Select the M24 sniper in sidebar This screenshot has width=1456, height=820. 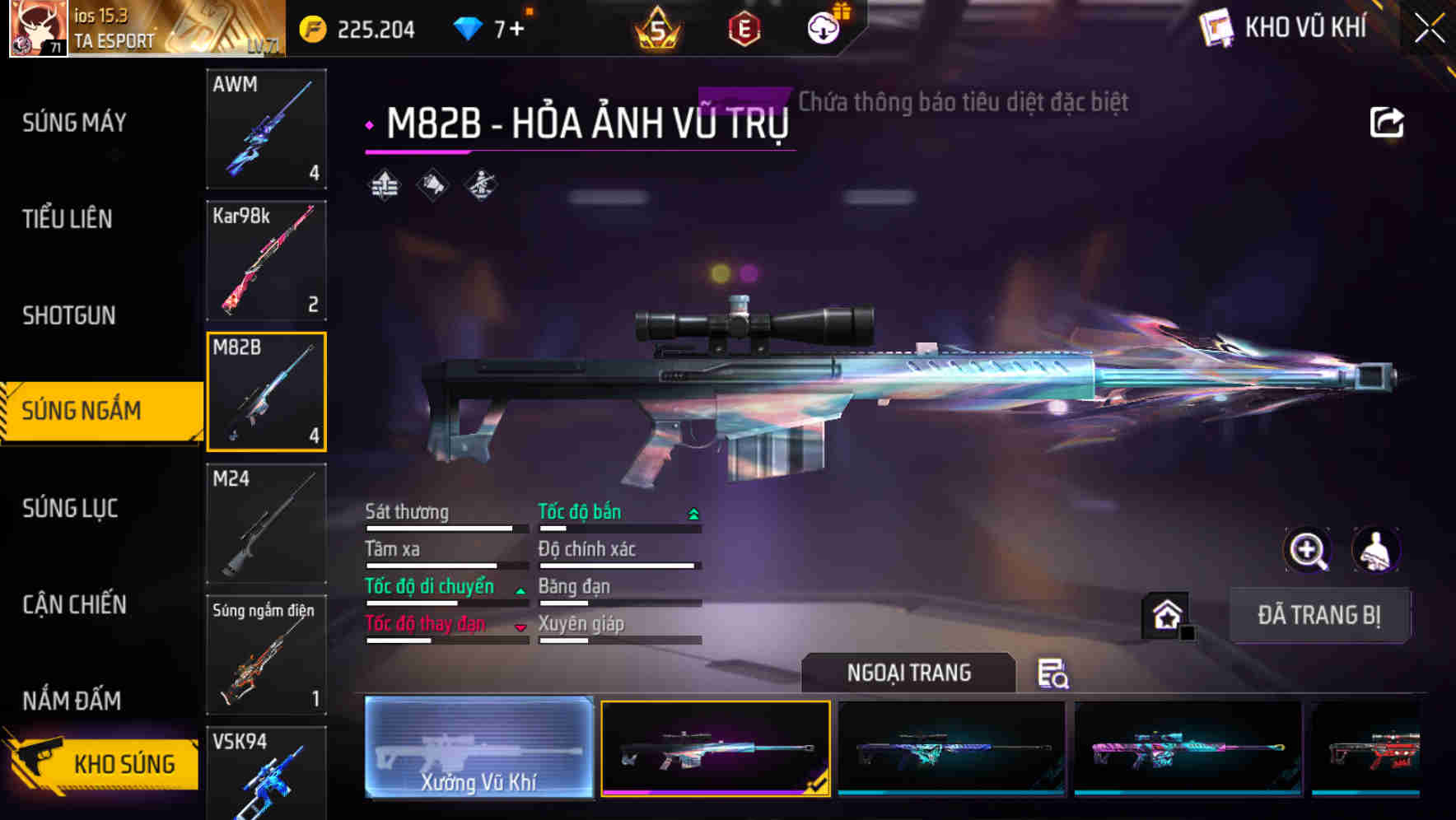[x=266, y=521]
